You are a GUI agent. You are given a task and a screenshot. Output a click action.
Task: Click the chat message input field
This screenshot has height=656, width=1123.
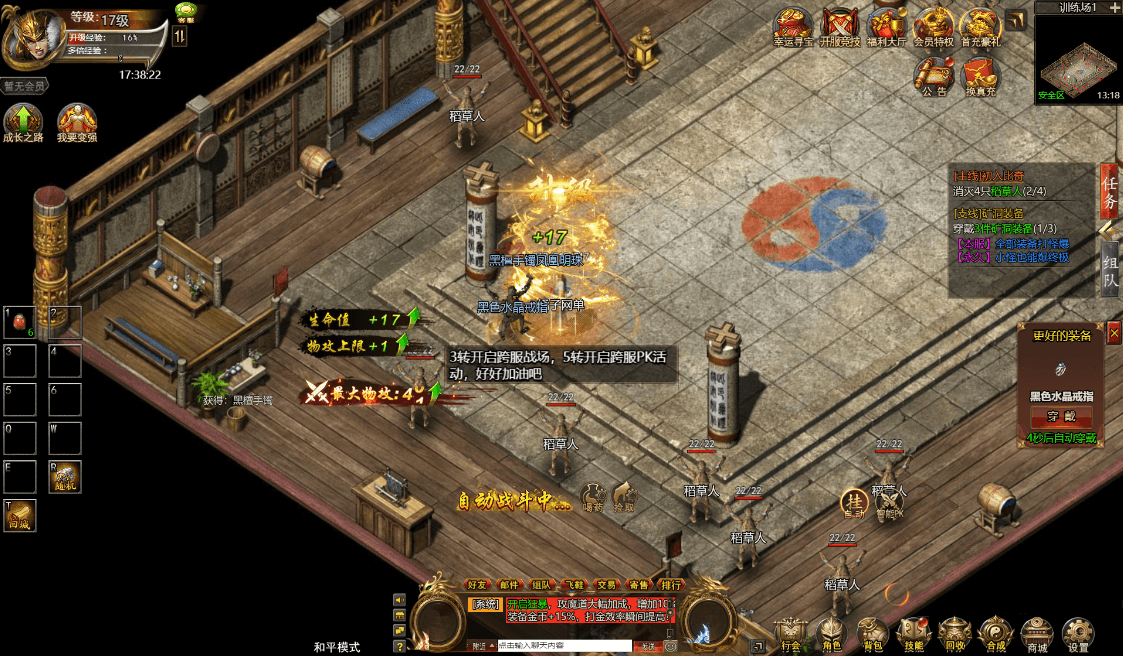[565, 646]
